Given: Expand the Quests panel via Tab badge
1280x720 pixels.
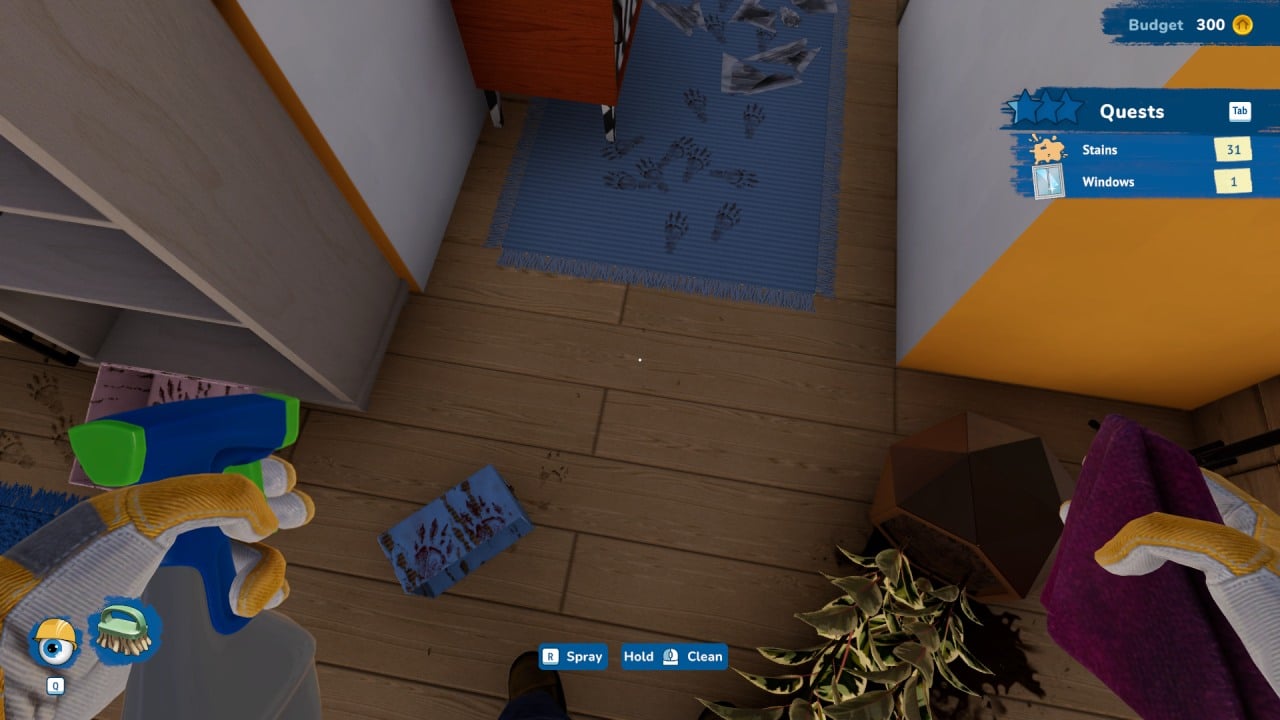Looking at the screenshot, I should click(1240, 111).
